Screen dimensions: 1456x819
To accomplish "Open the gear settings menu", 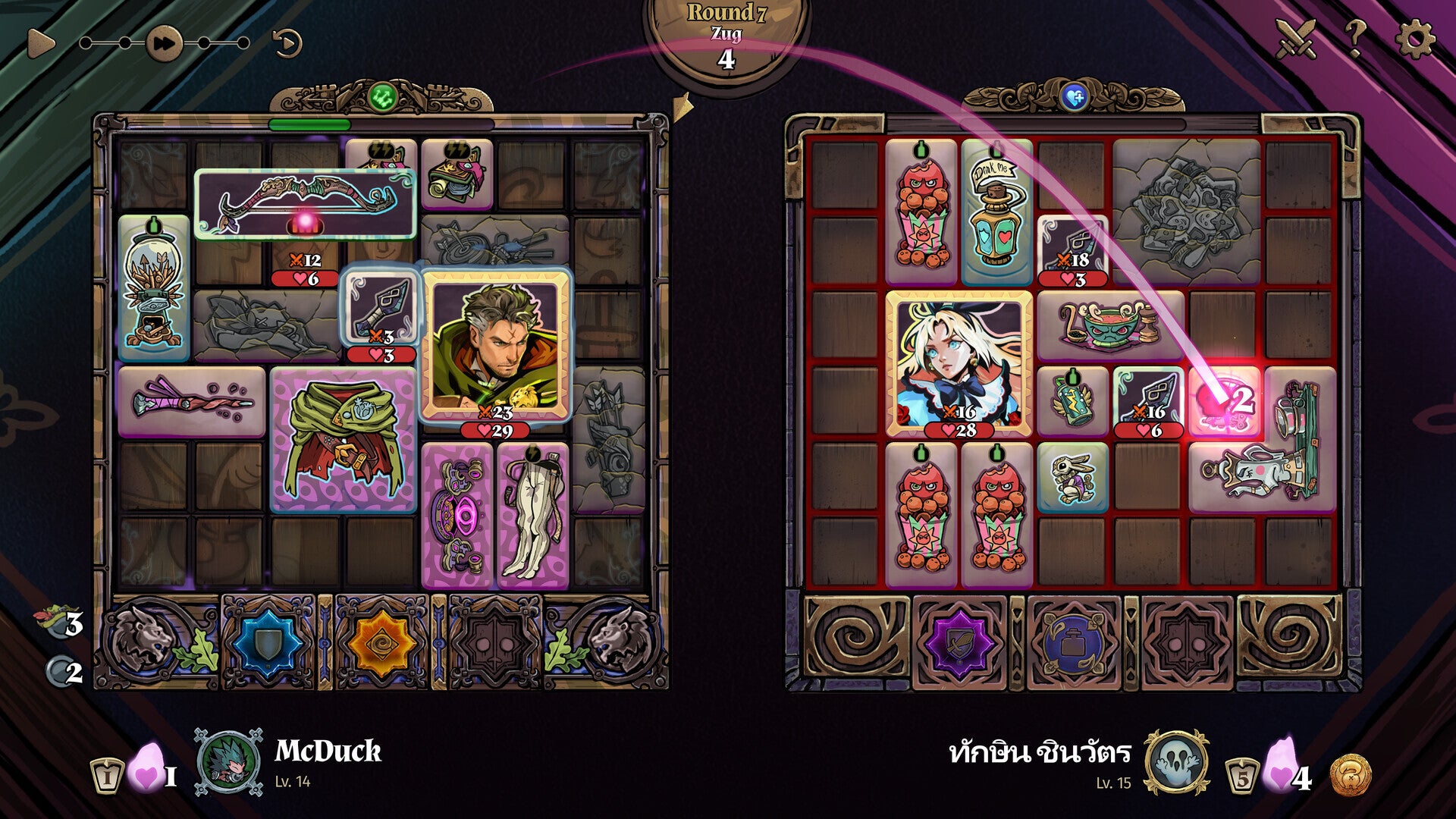I will tap(1414, 38).
